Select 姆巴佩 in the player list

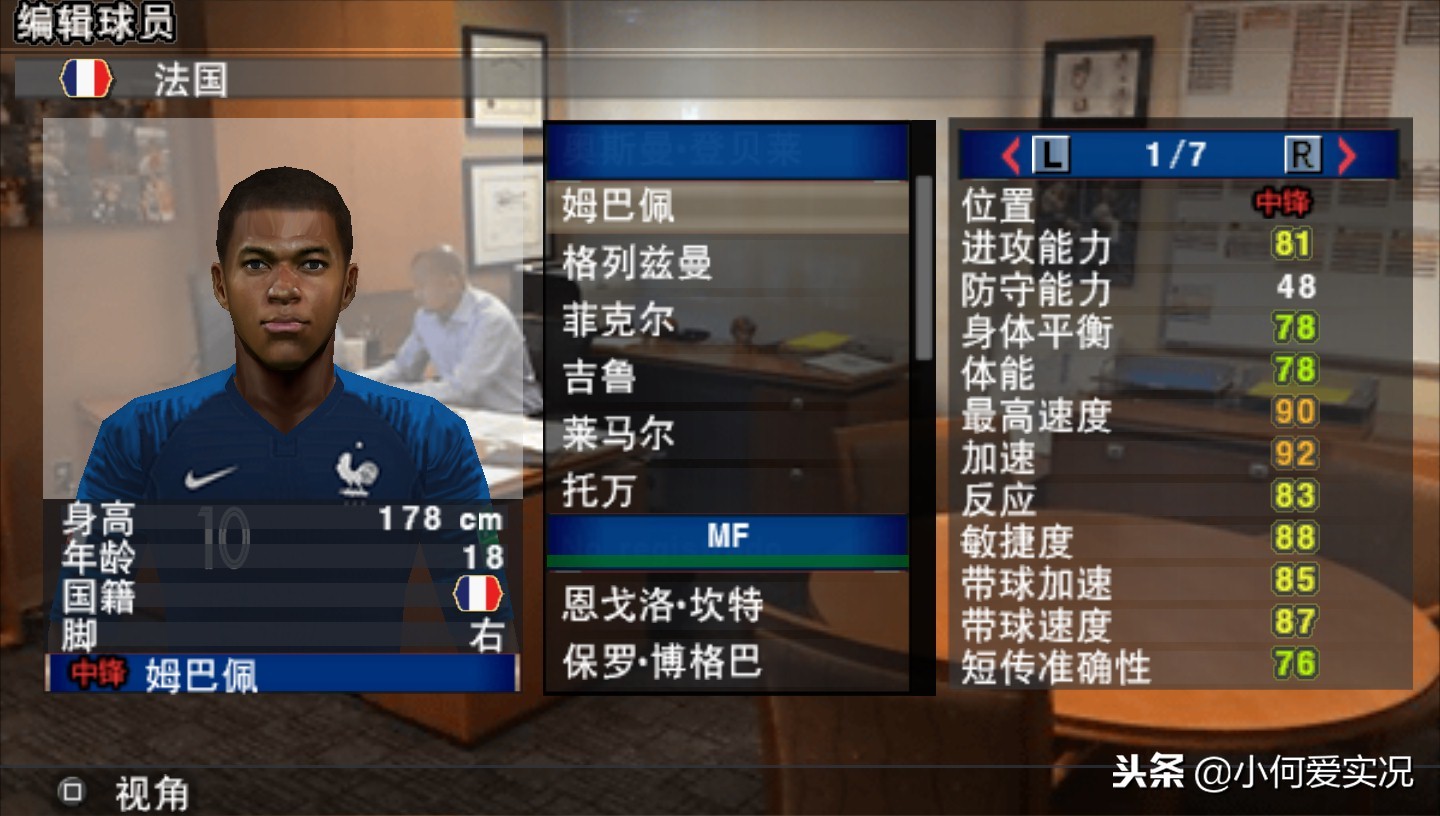tap(620, 208)
